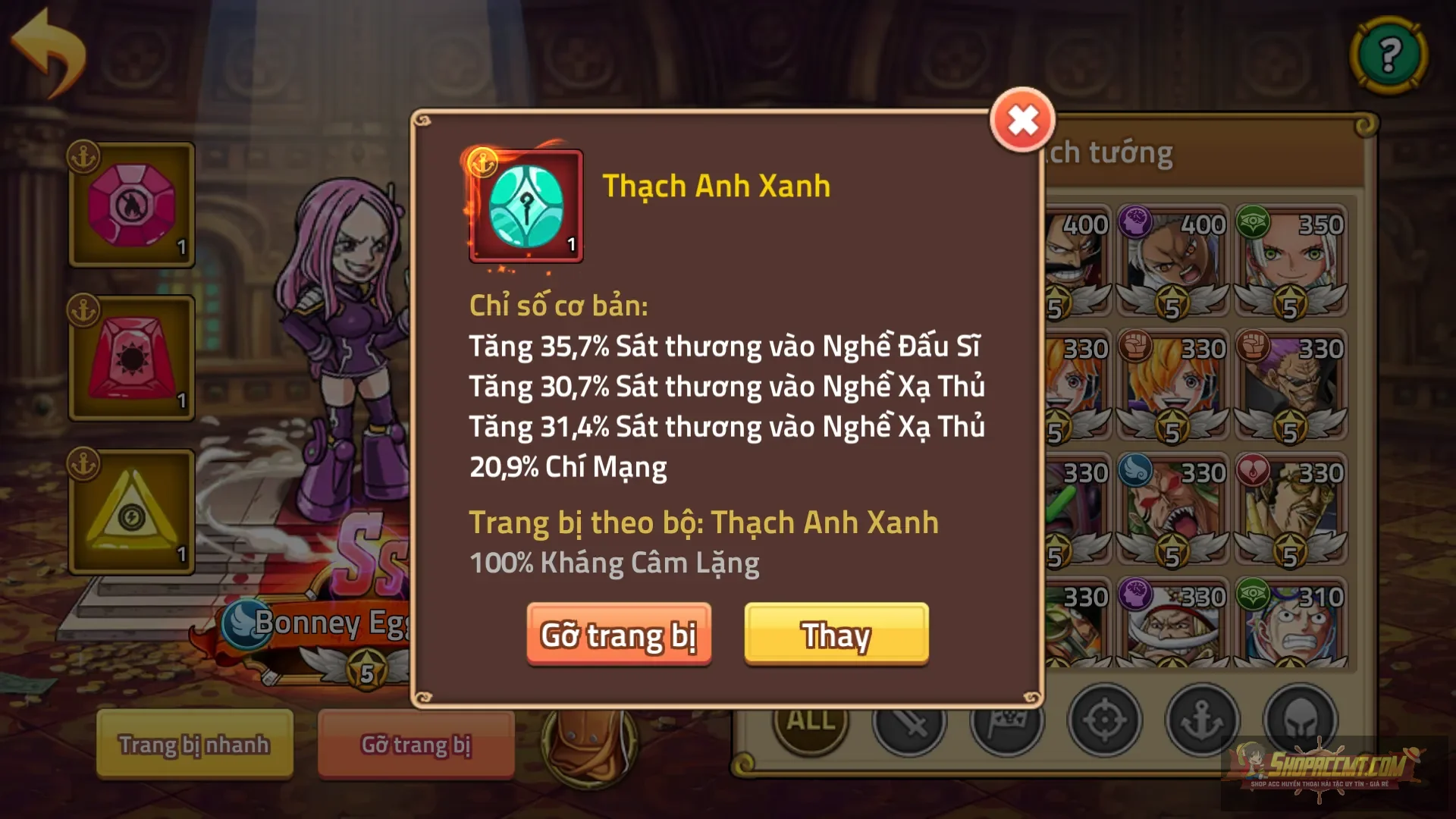Viewport: 1456px width, 819px height.
Task: Select the anchor equipment filter icon
Action: tap(1203, 720)
